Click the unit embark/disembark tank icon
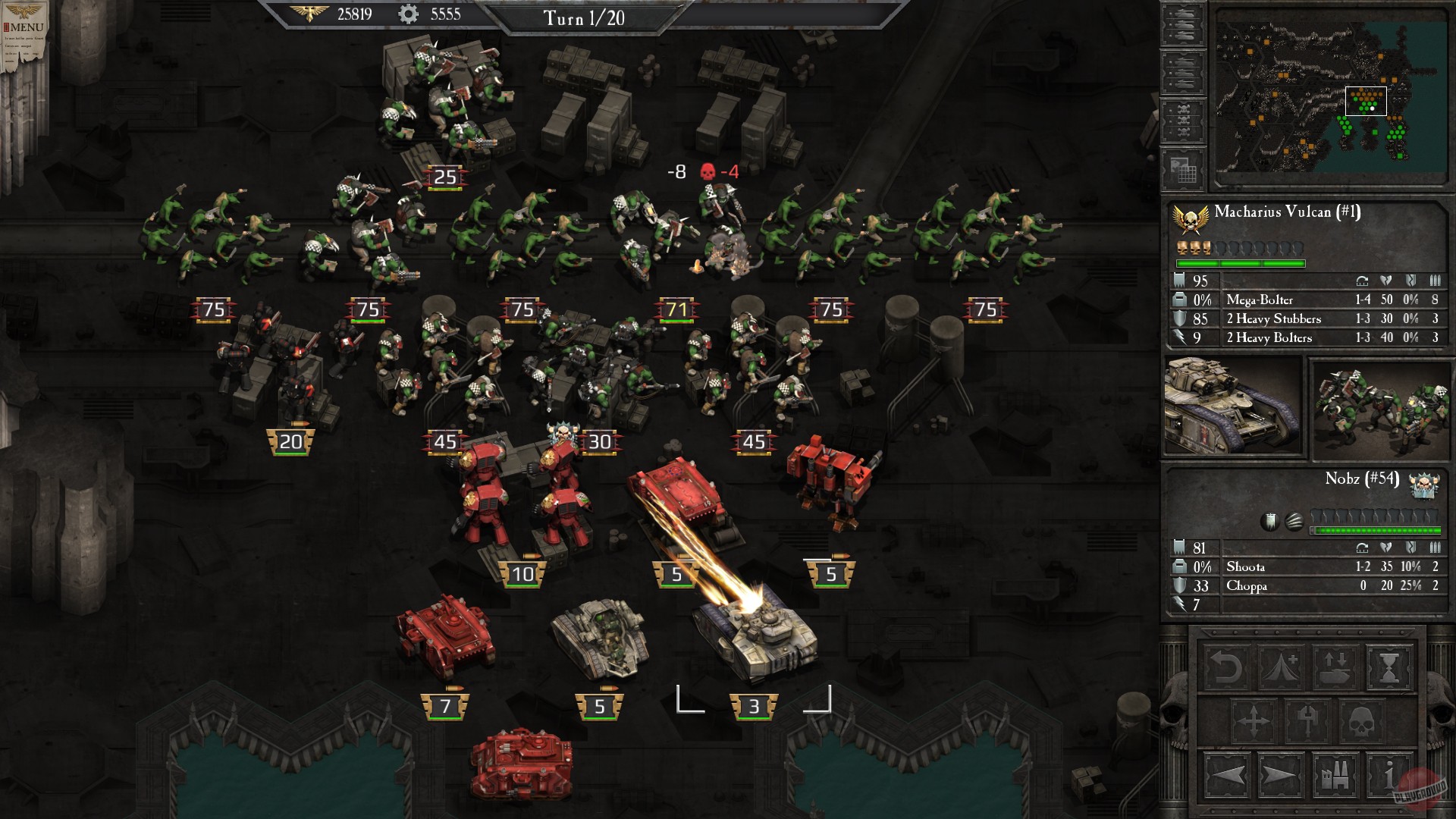This screenshot has height=819, width=1456. click(1335, 666)
